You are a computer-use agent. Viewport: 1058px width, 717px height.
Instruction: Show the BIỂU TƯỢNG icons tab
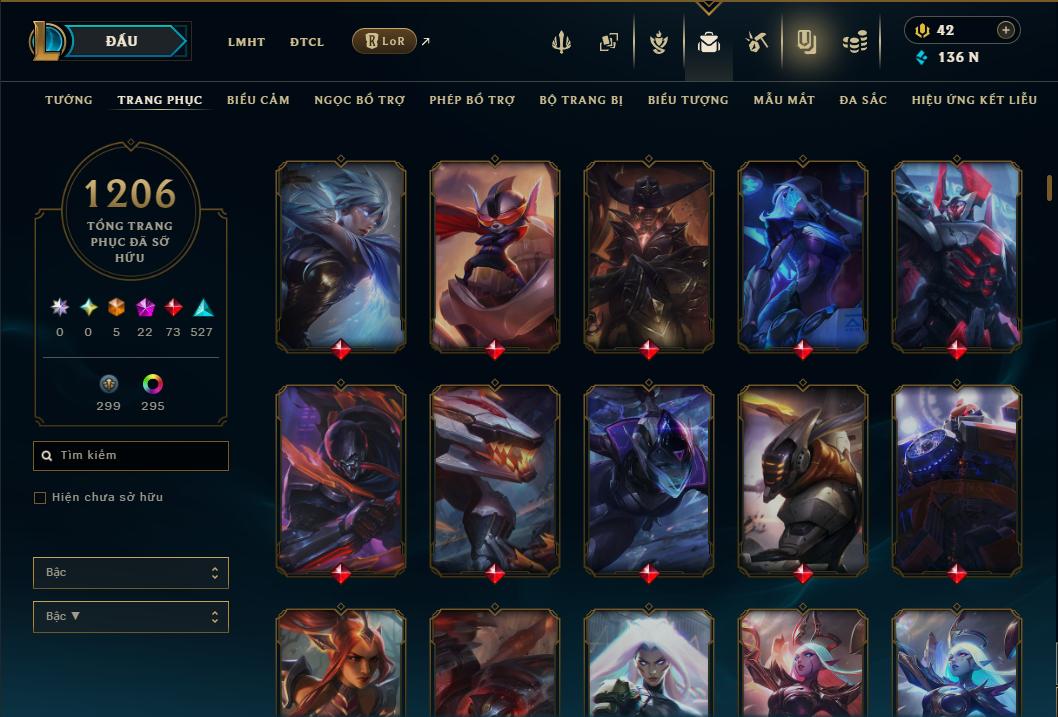click(688, 100)
